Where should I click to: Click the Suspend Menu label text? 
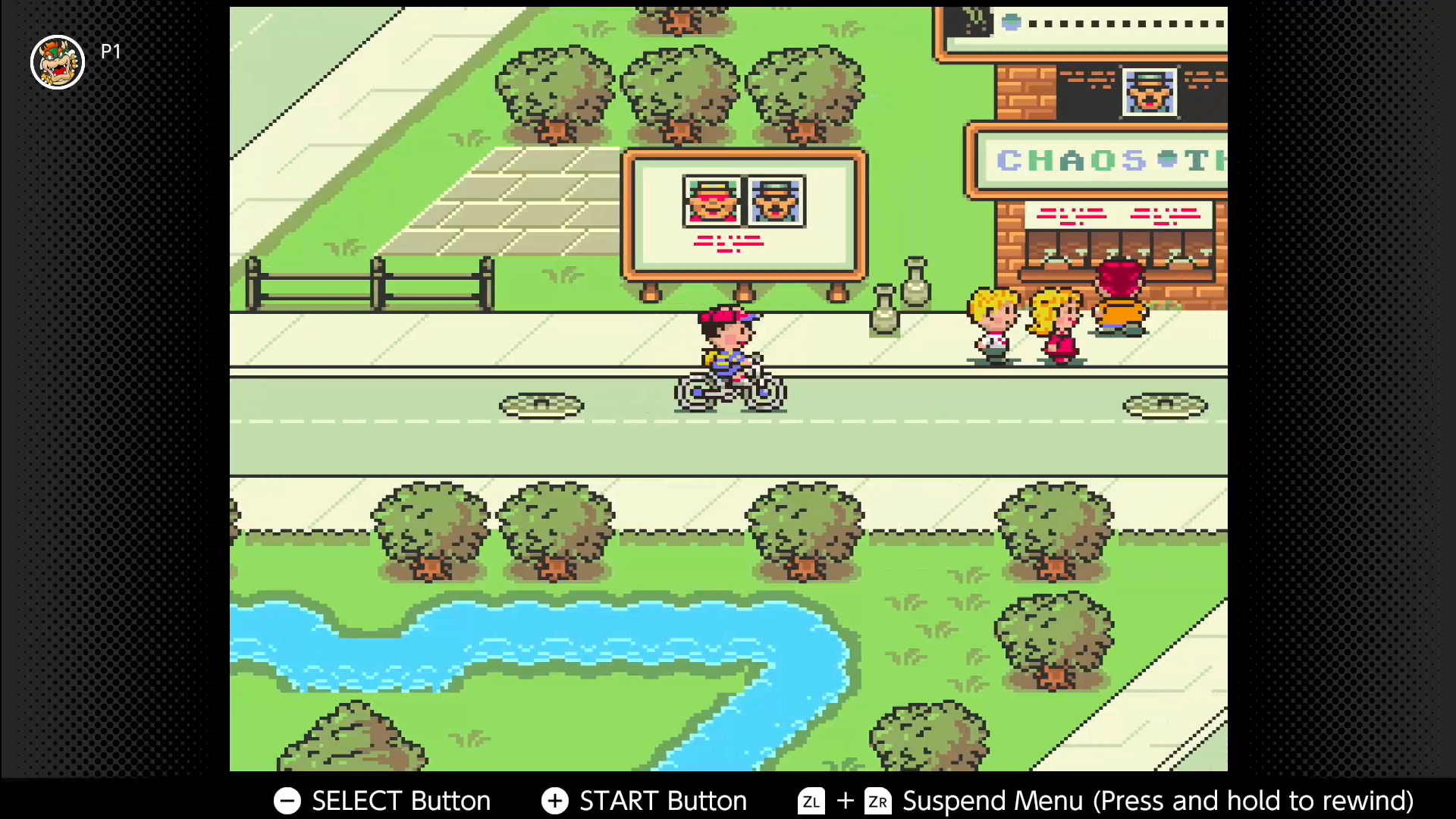click(992, 801)
